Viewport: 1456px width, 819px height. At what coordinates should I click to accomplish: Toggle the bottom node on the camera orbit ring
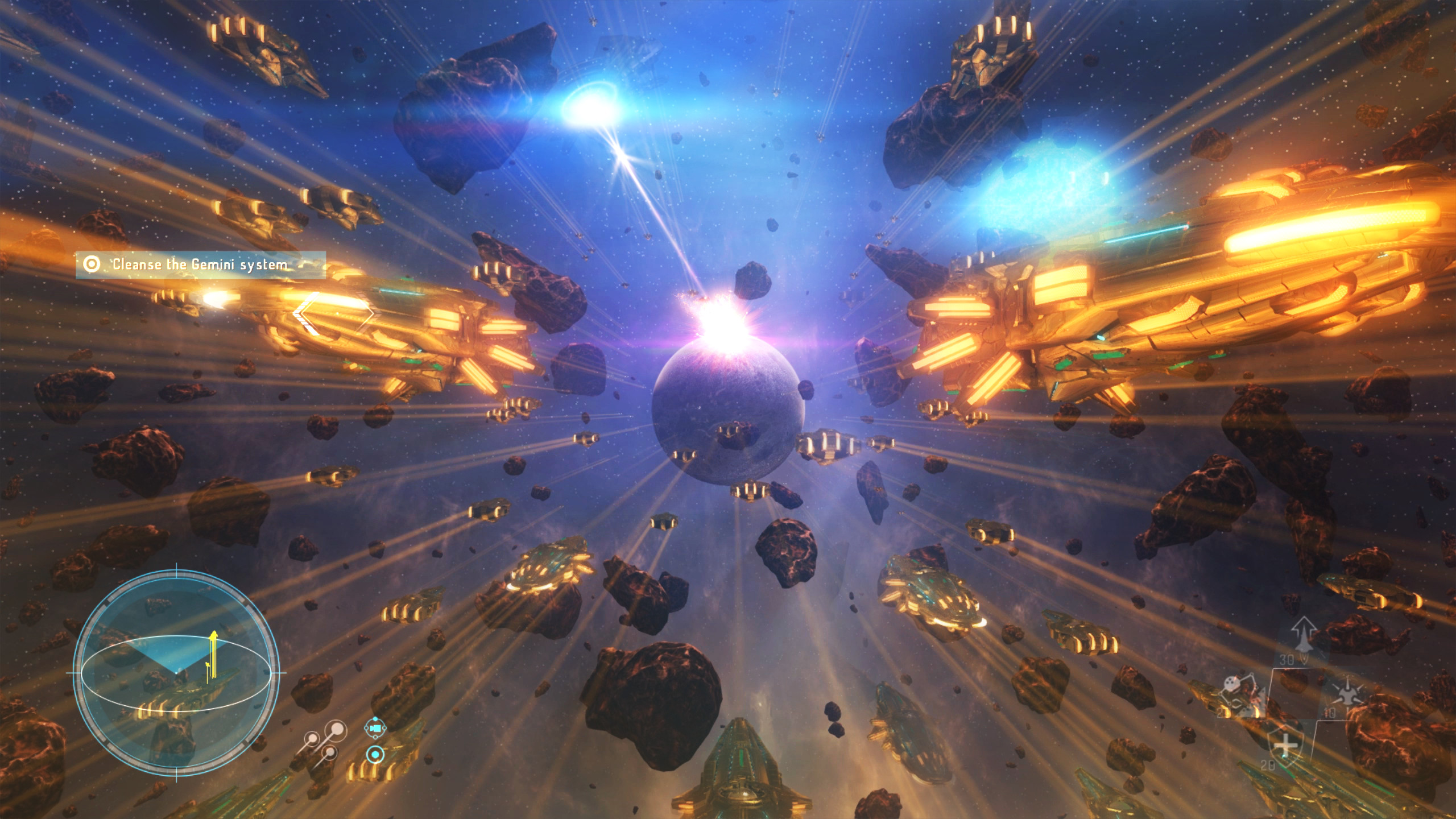375,738
